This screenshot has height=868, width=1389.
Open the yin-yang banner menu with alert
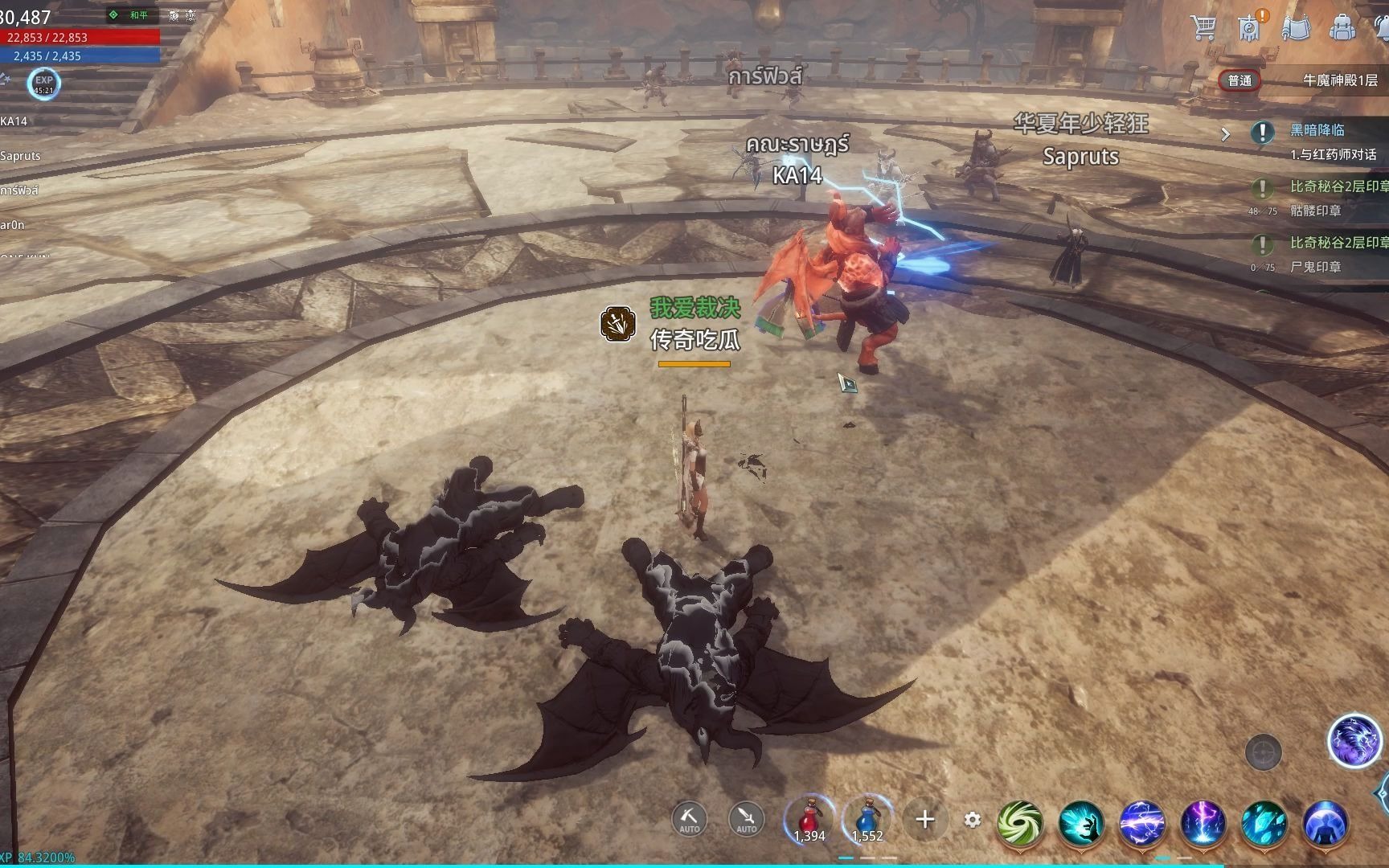tap(1250, 27)
